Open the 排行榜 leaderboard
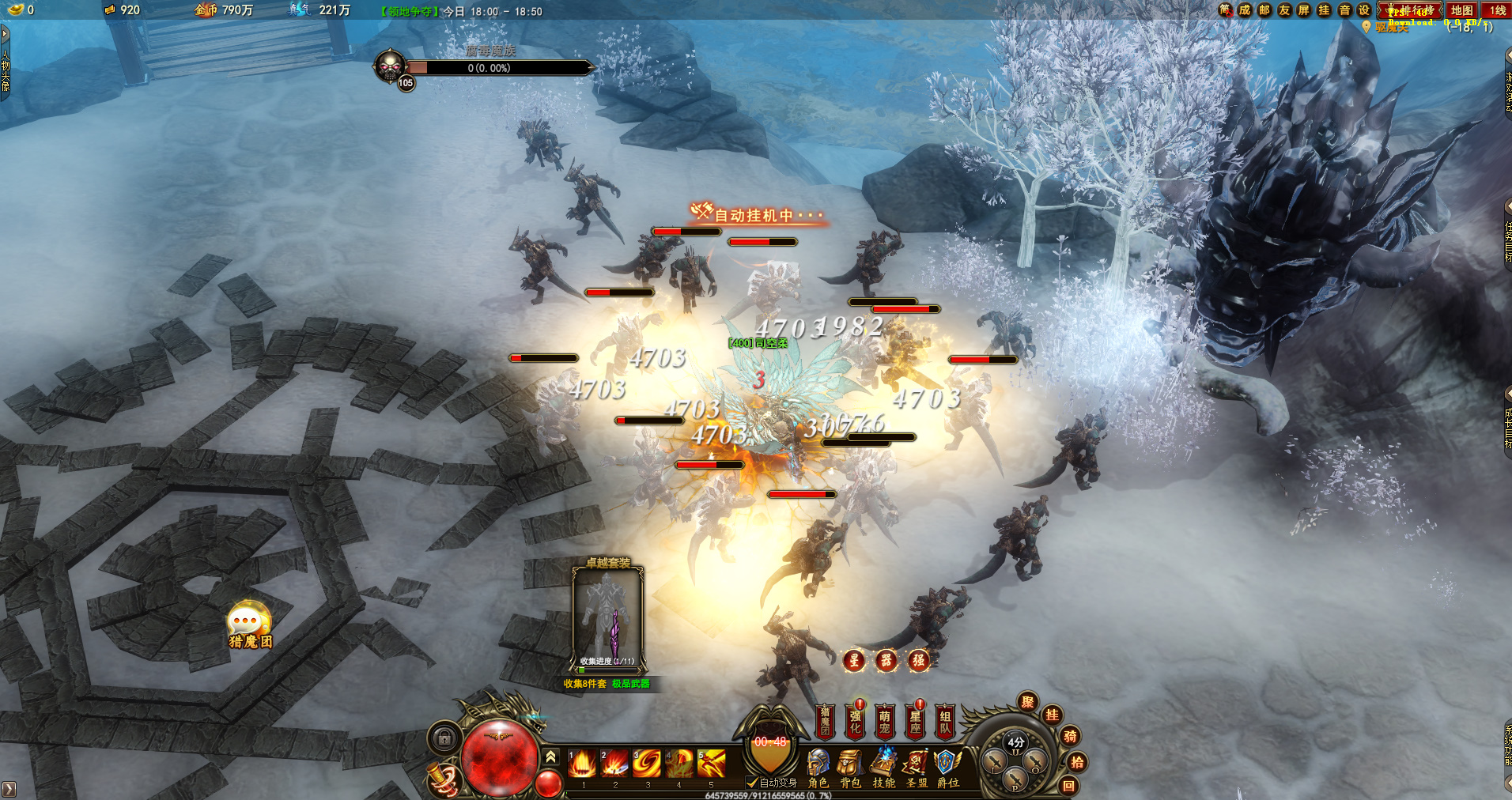Image resolution: width=1512 pixels, height=800 pixels. 1411,10
